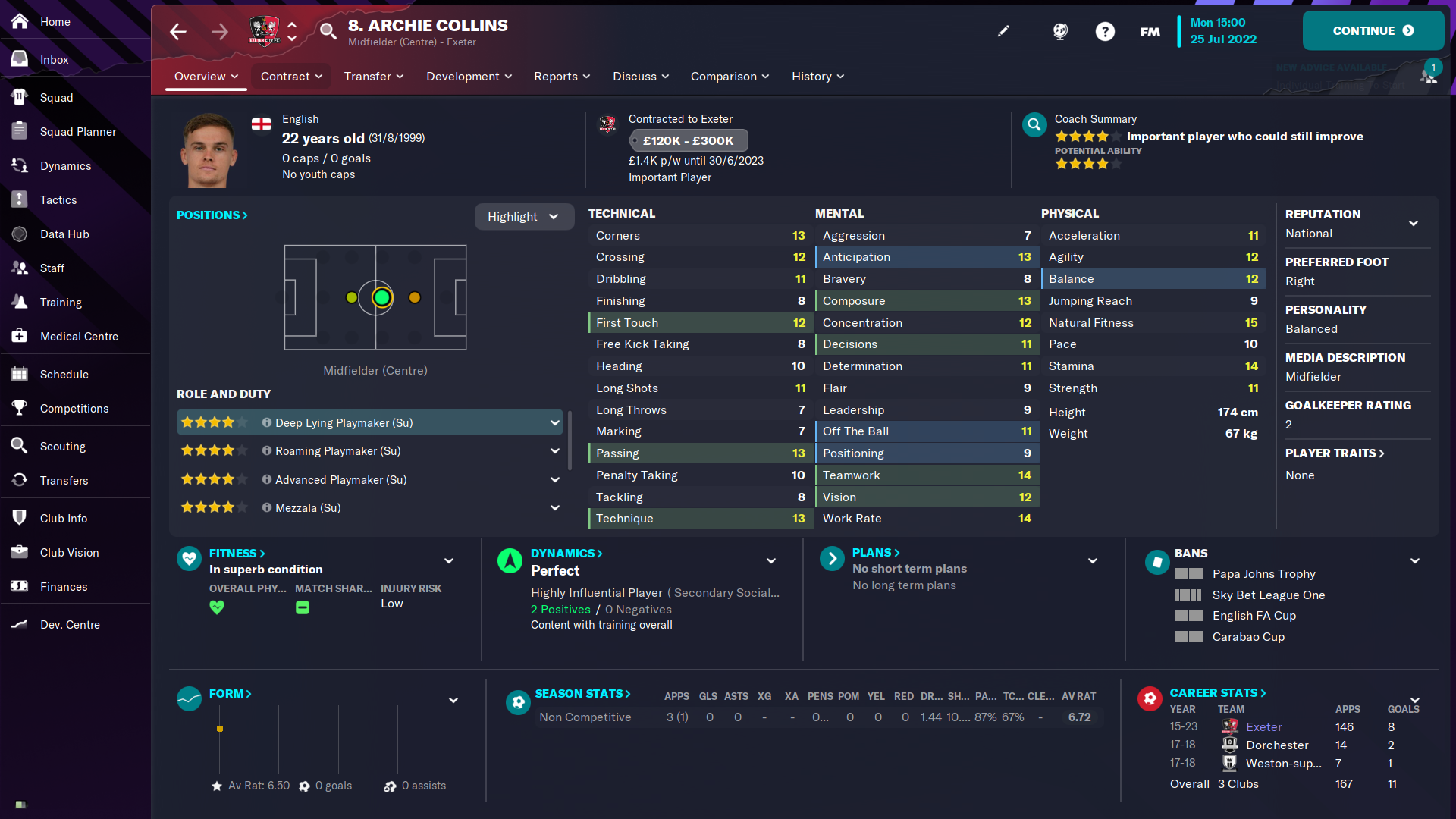Navigate to Scouting

[62, 447]
